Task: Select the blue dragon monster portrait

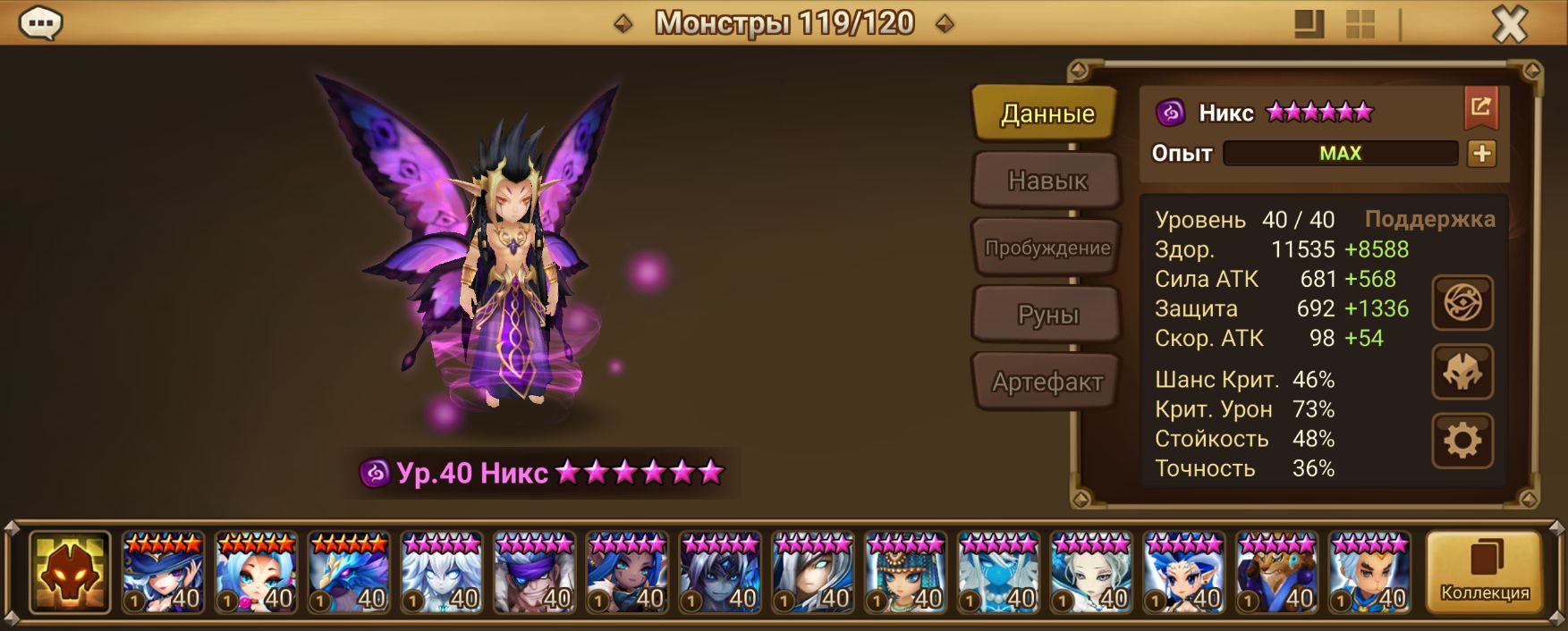Action: pos(349,572)
